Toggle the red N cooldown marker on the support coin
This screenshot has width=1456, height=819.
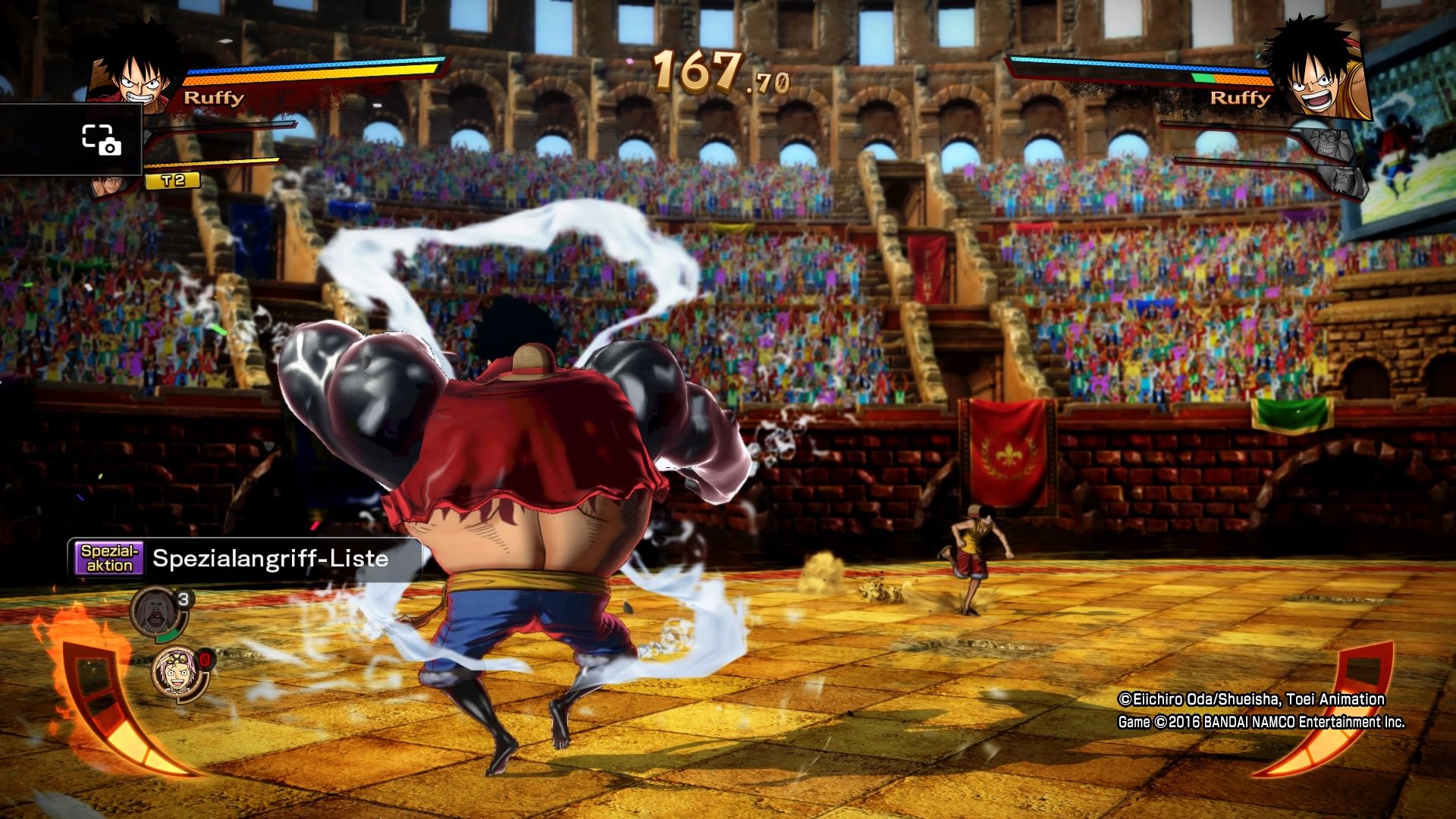pos(205,659)
